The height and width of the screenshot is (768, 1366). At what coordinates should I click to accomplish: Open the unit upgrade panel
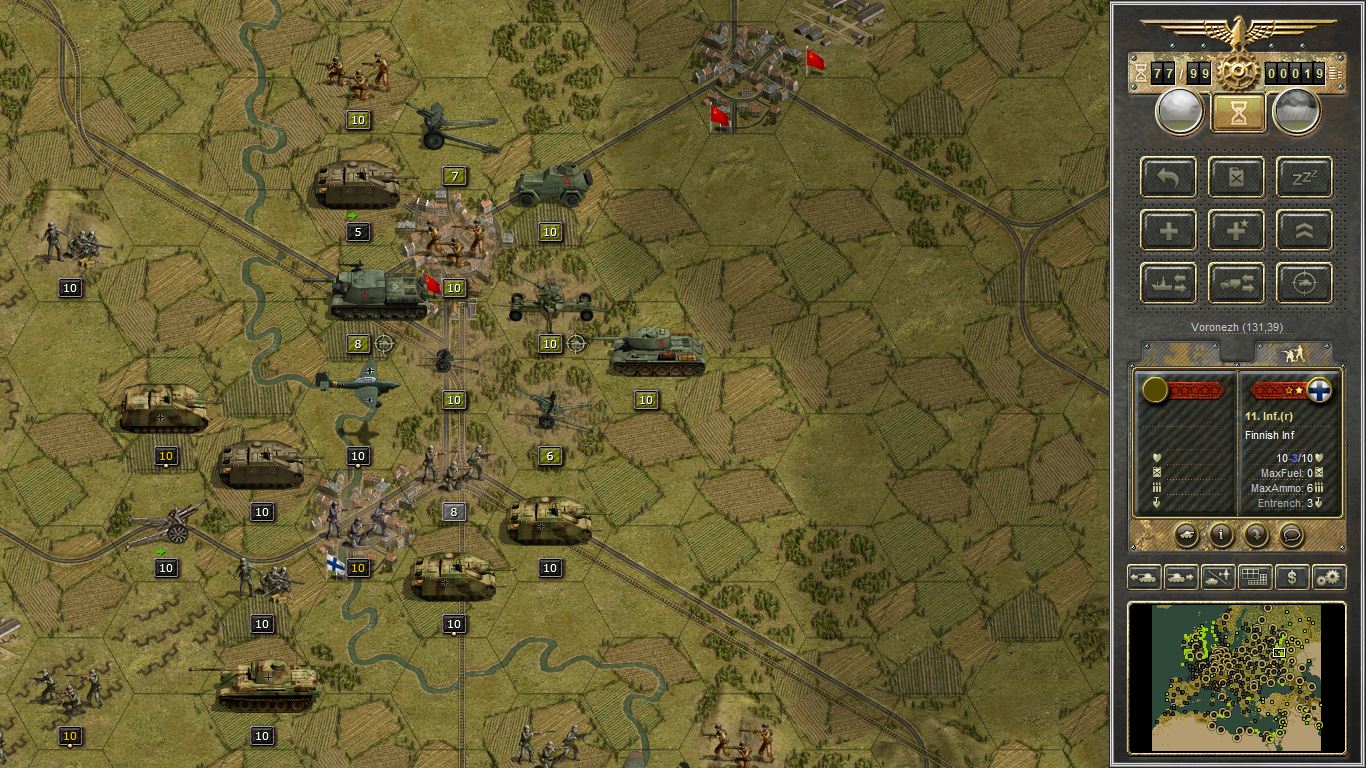pos(1303,229)
